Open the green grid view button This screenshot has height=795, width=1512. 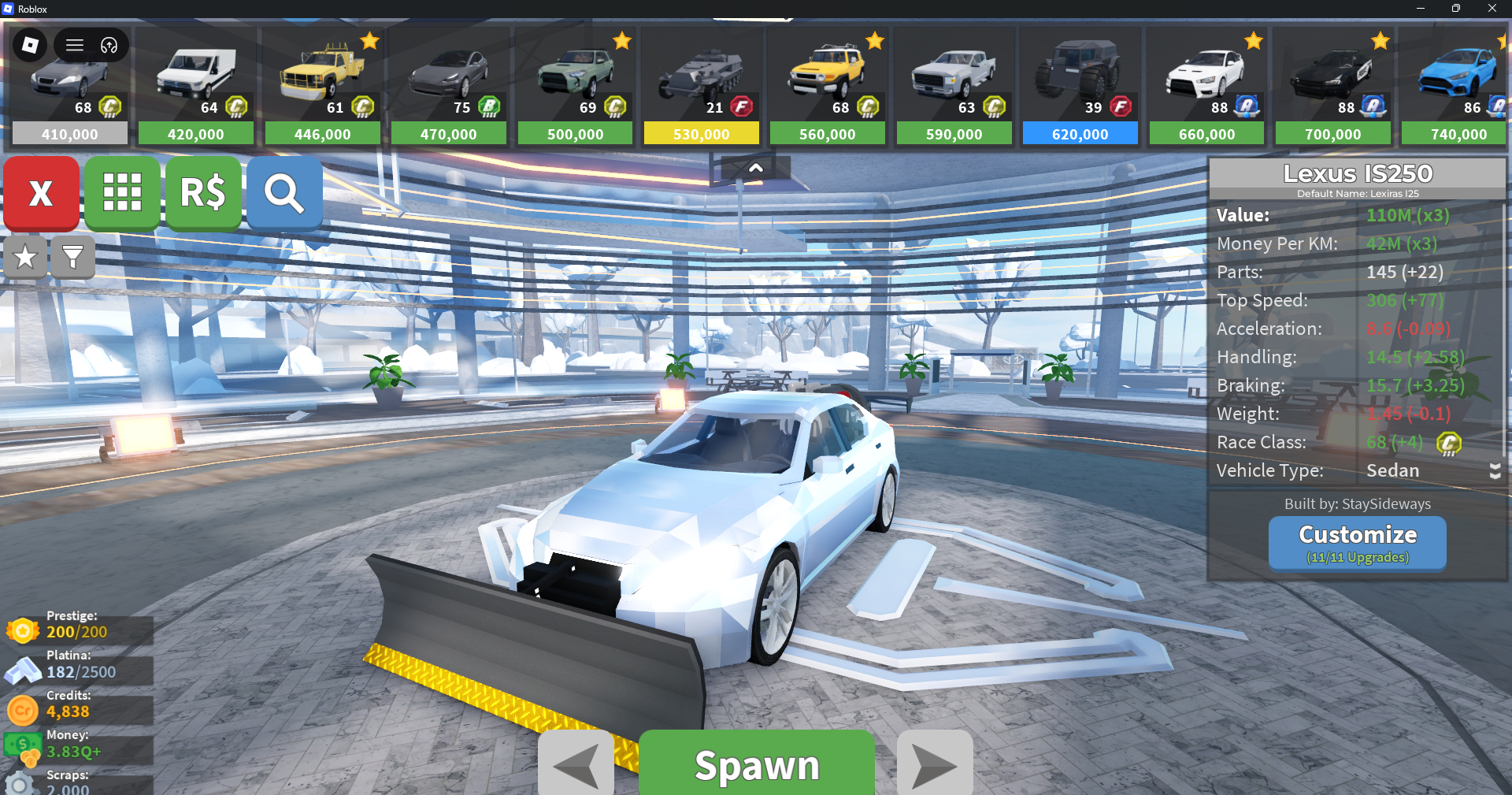pyautogui.click(x=122, y=193)
